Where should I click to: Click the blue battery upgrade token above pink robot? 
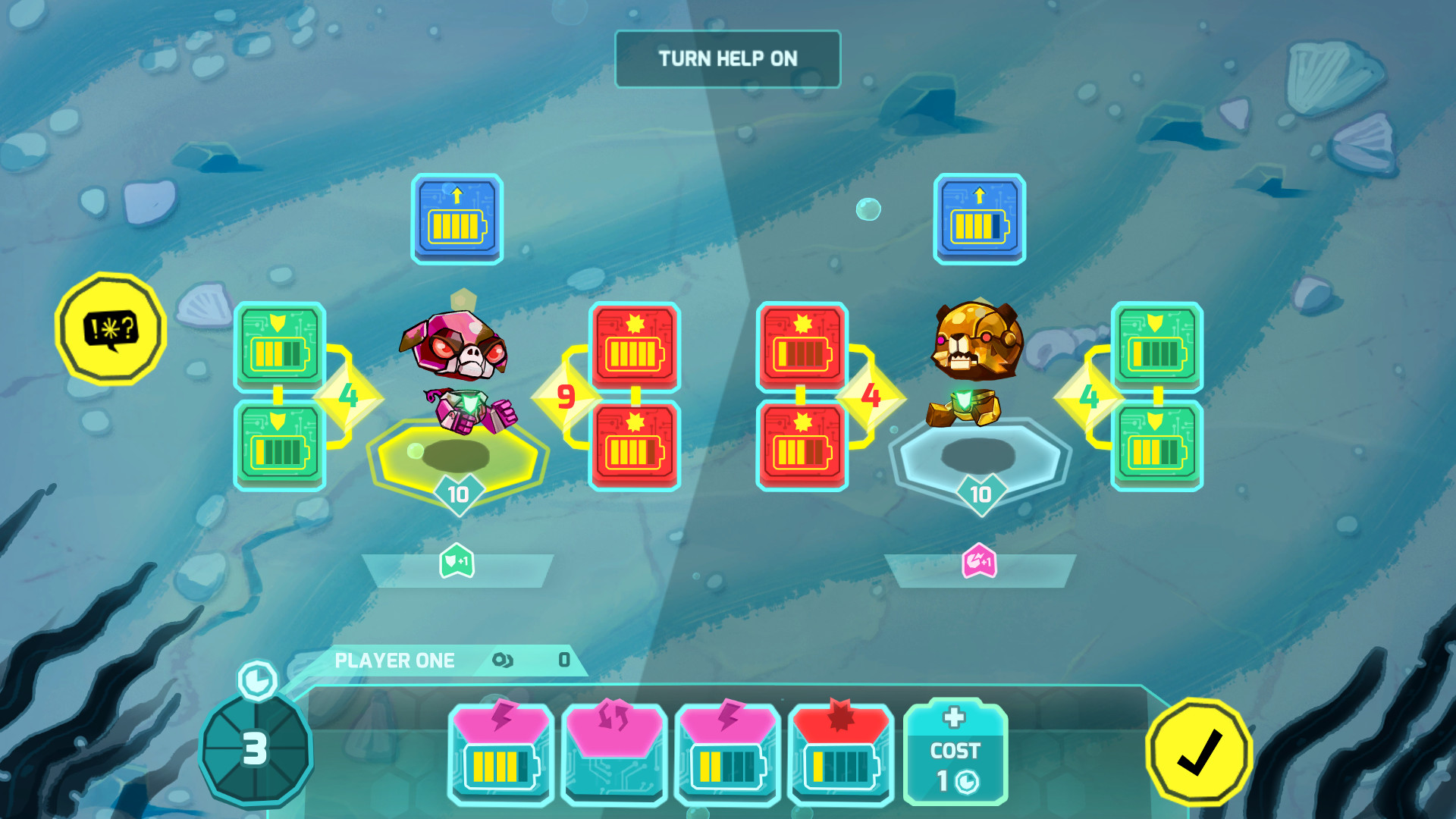[457, 219]
